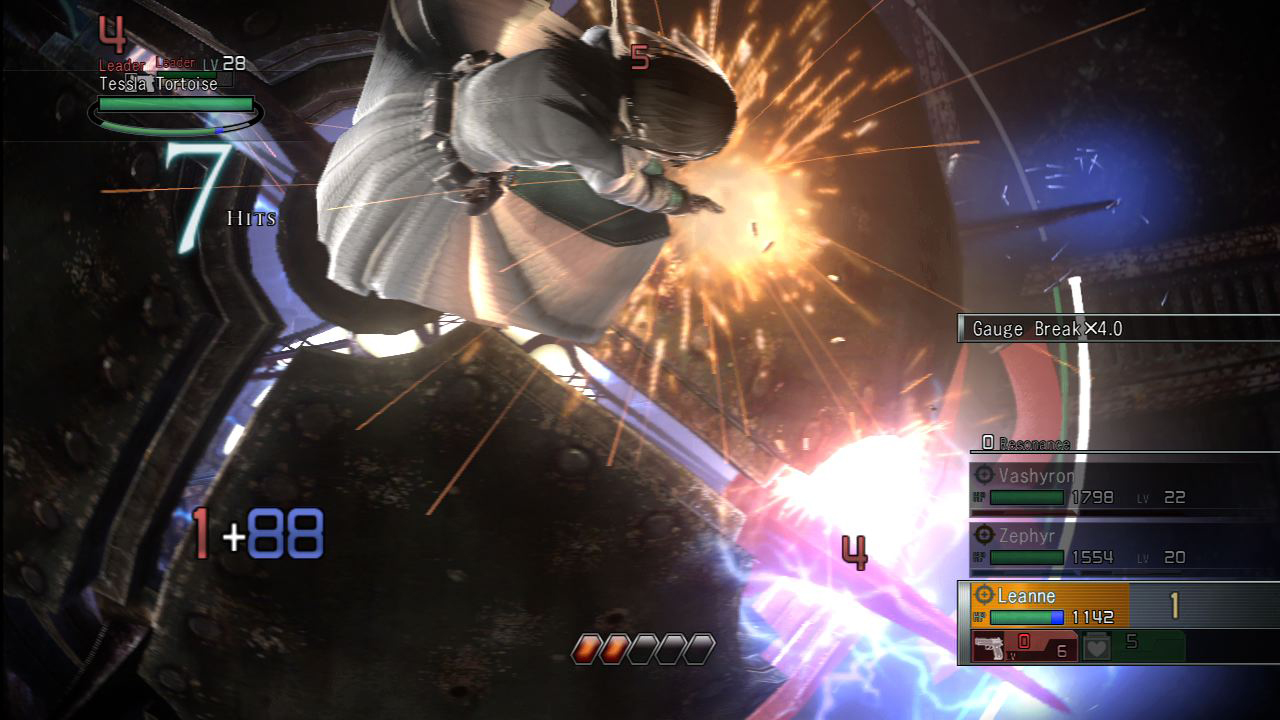Click Leanne's HP value of 1142
Viewport: 1280px width, 720px height.
(1092, 617)
